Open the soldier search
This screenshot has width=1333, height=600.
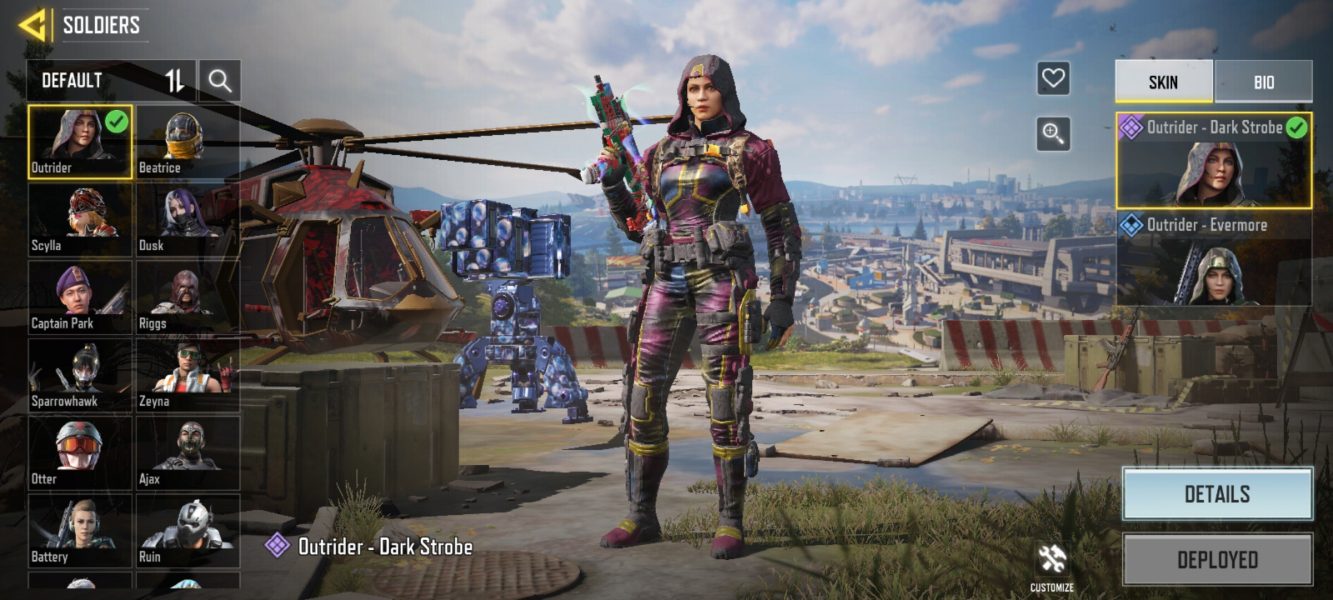[220, 81]
